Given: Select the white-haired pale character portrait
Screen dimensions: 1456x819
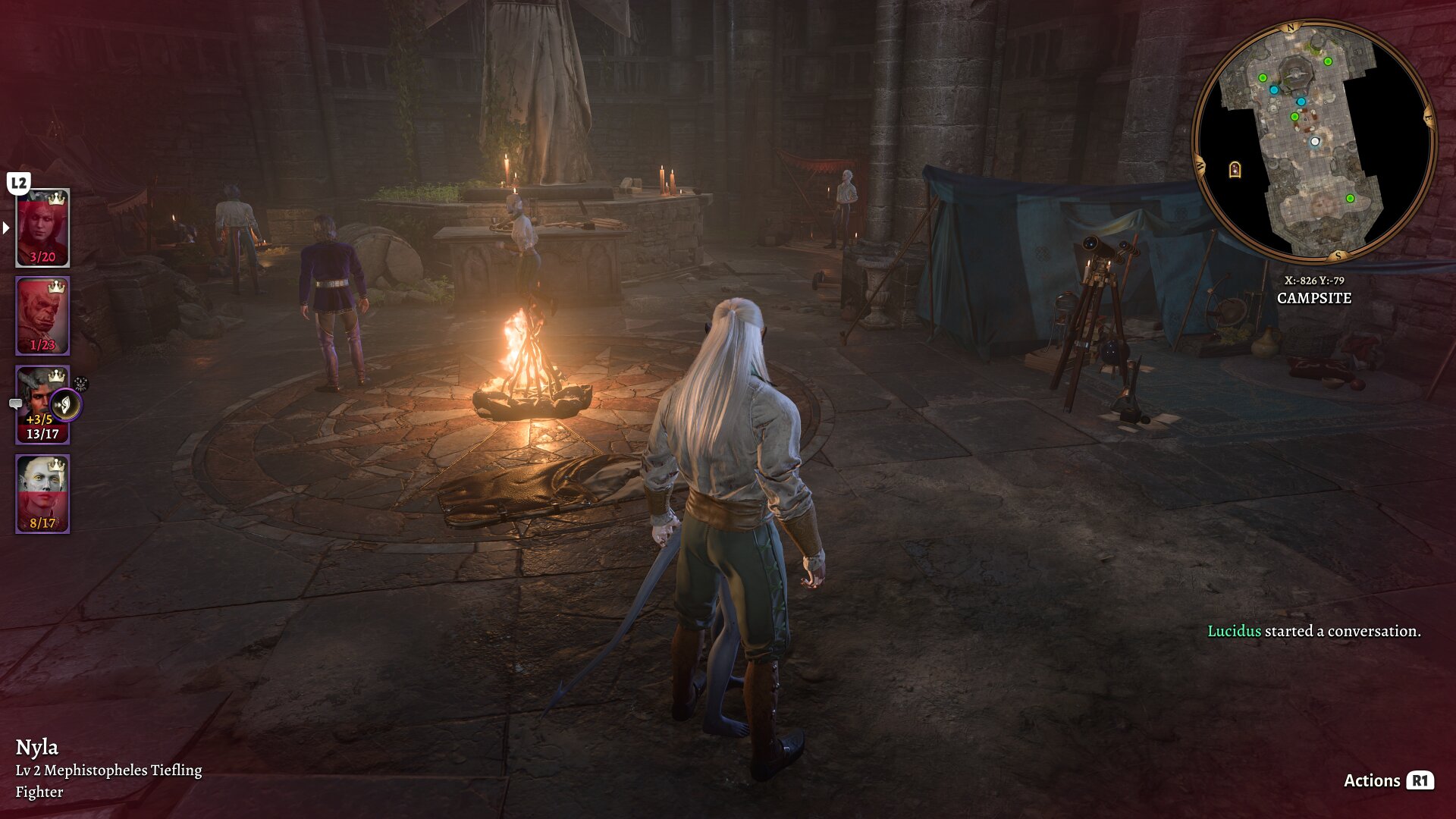Looking at the screenshot, I should click(x=42, y=494).
